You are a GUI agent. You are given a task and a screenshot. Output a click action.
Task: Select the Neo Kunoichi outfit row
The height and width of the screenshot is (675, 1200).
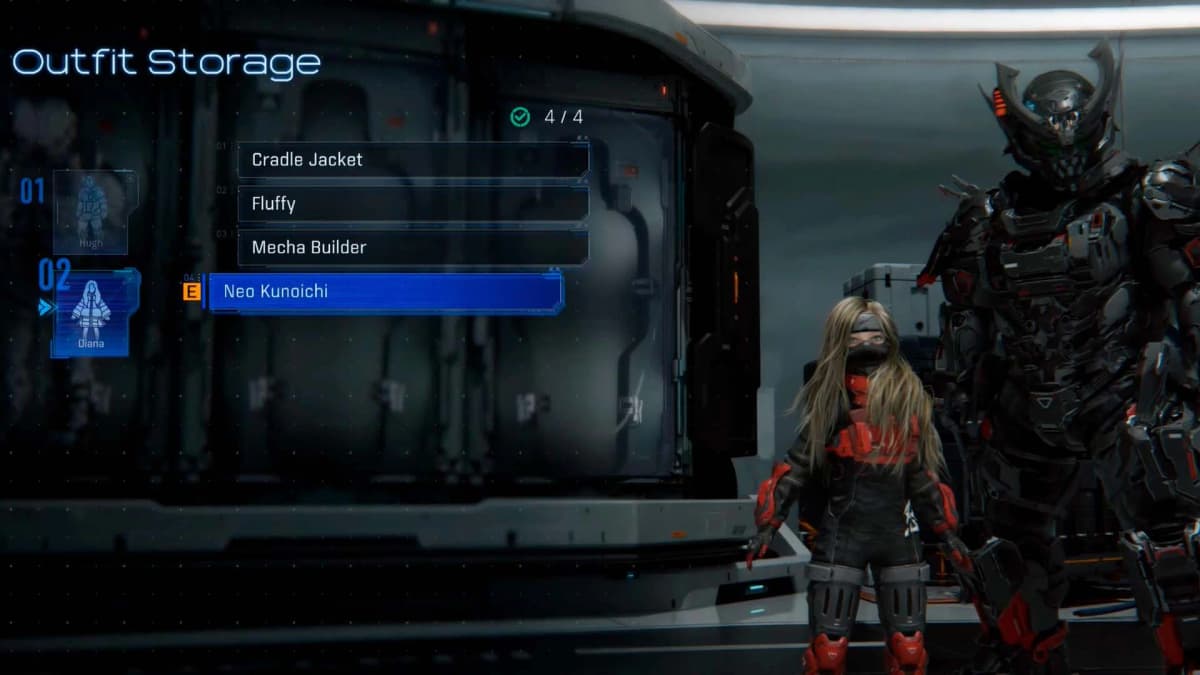point(384,292)
